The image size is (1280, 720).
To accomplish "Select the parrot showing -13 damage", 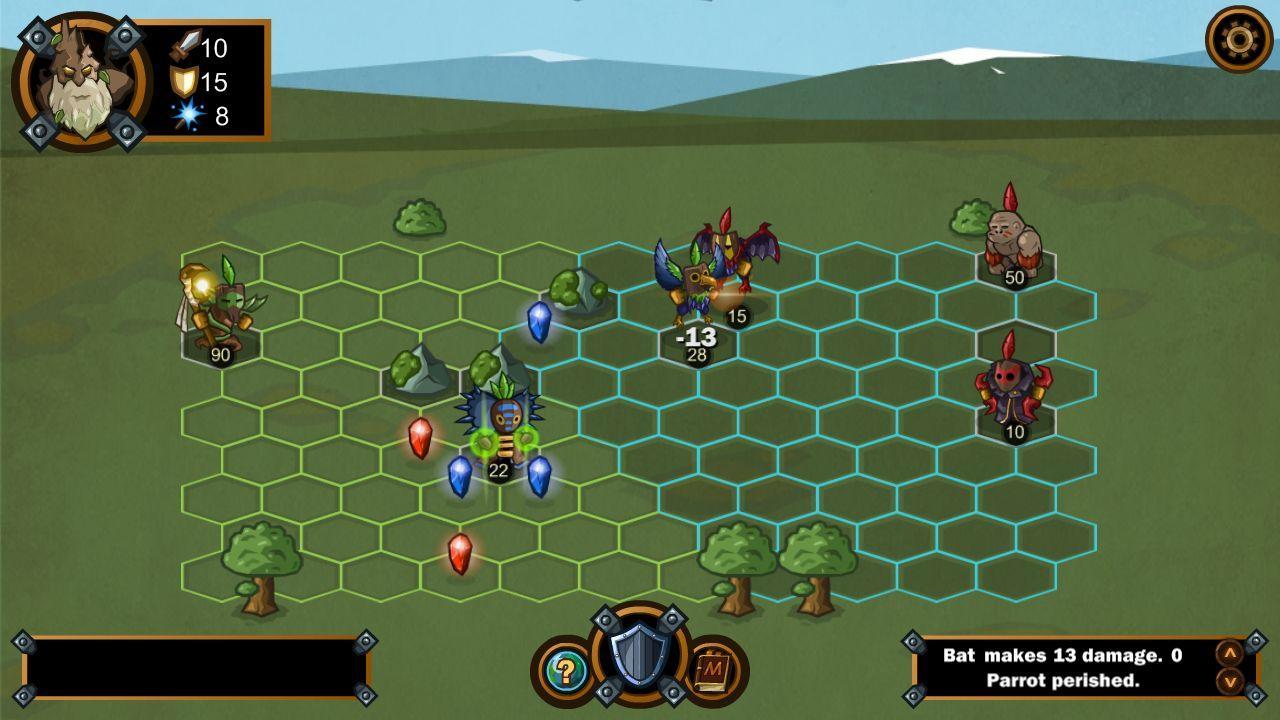I will click(695, 290).
